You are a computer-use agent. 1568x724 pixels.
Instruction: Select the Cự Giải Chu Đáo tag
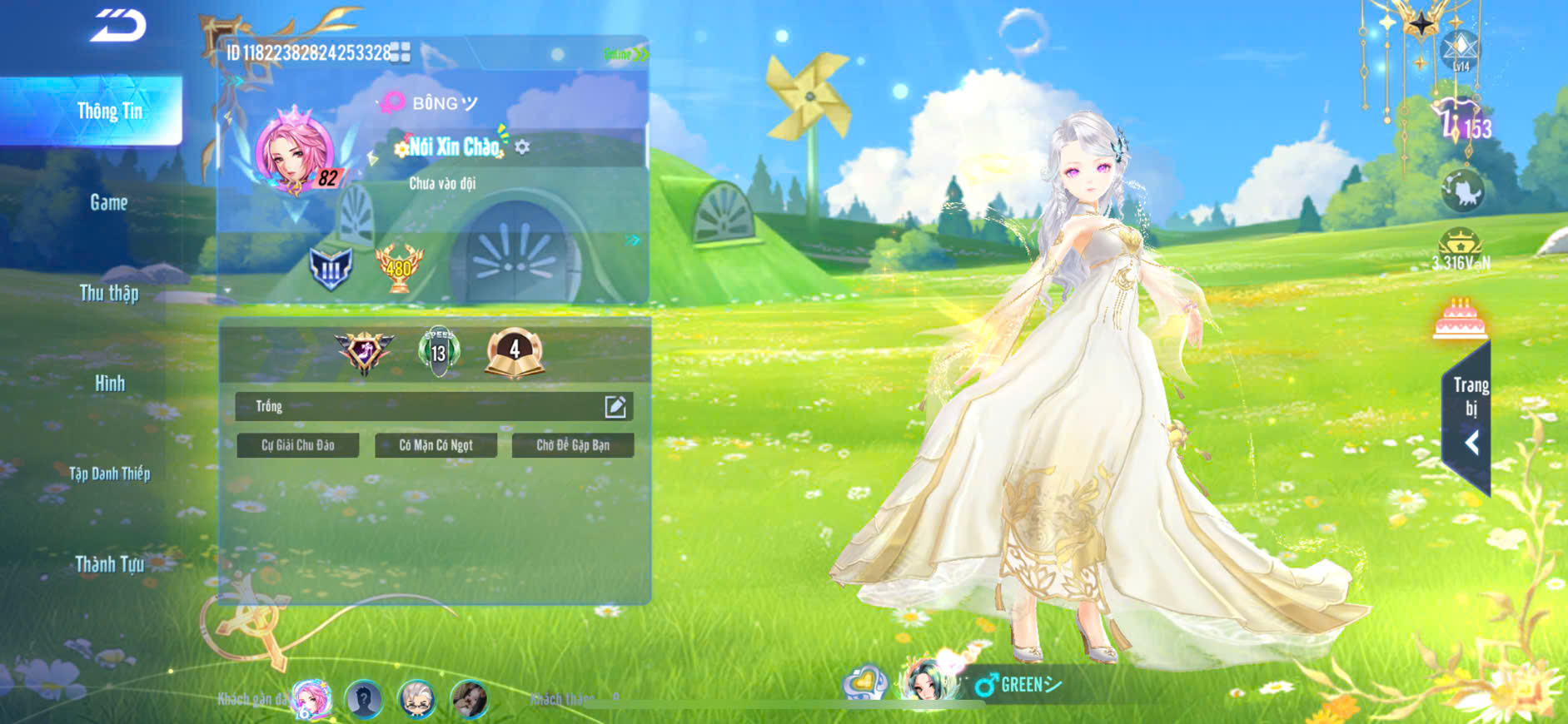pyautogui.click(x=298, y=445)
